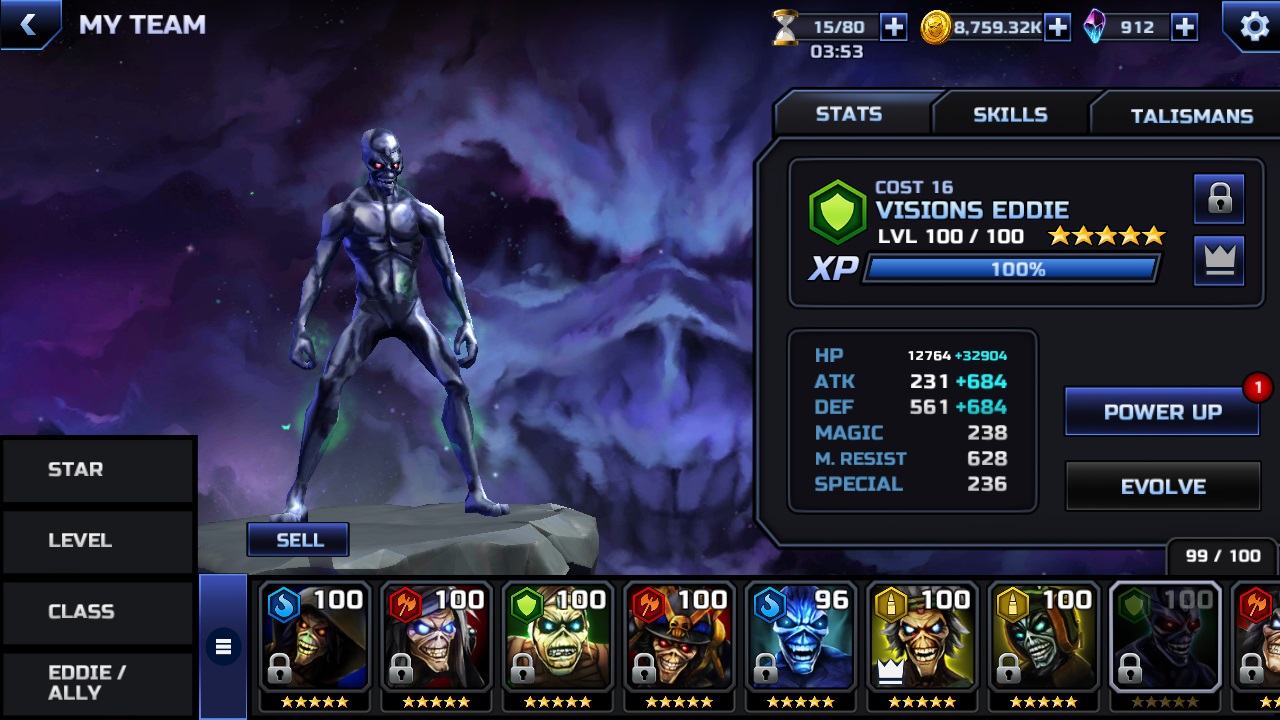
Task: Refill hourglass energy with plus button
Action: tap(893, 28)
